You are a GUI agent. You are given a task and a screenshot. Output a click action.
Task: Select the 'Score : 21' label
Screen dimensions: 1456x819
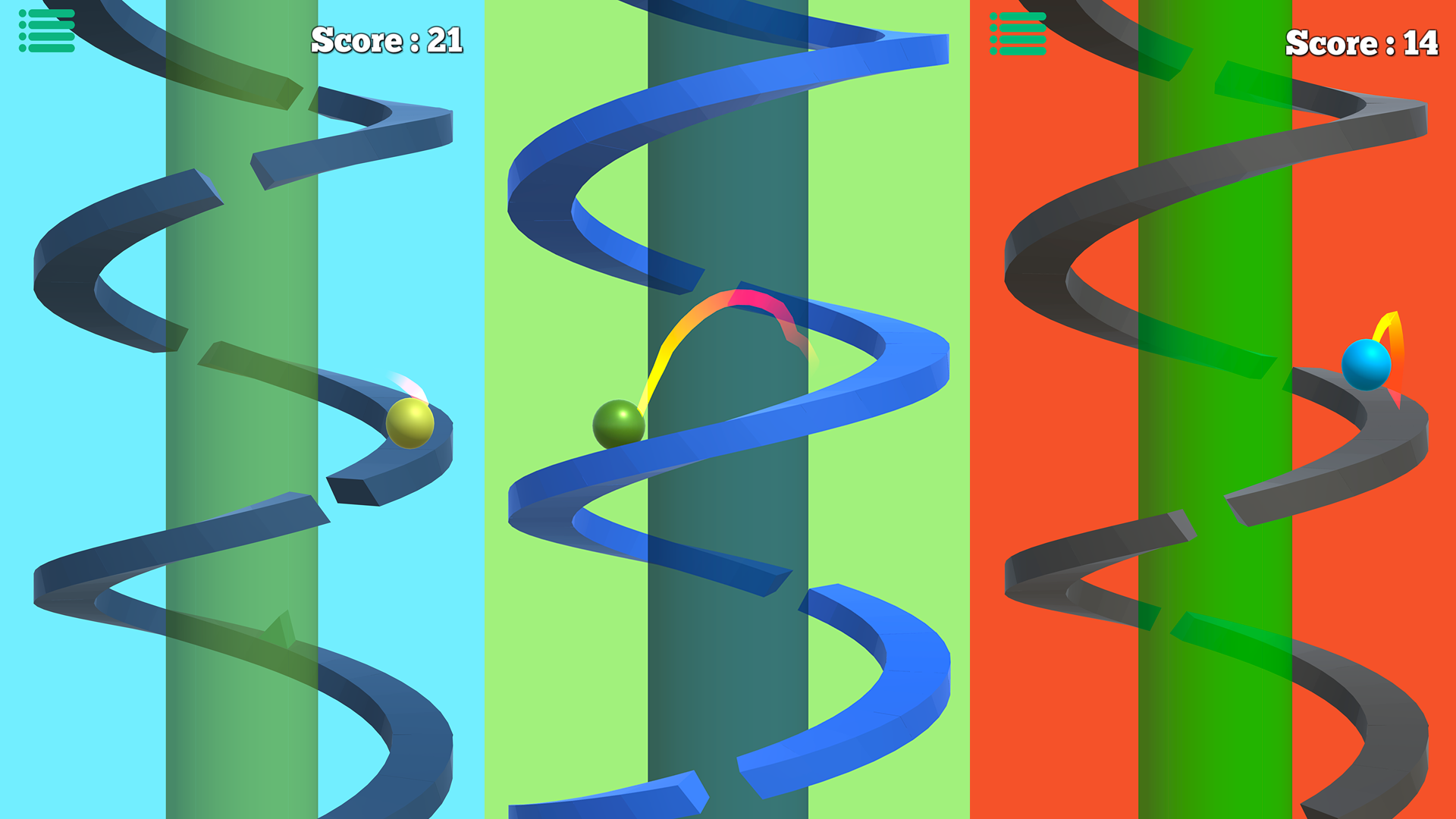(387, 38)
